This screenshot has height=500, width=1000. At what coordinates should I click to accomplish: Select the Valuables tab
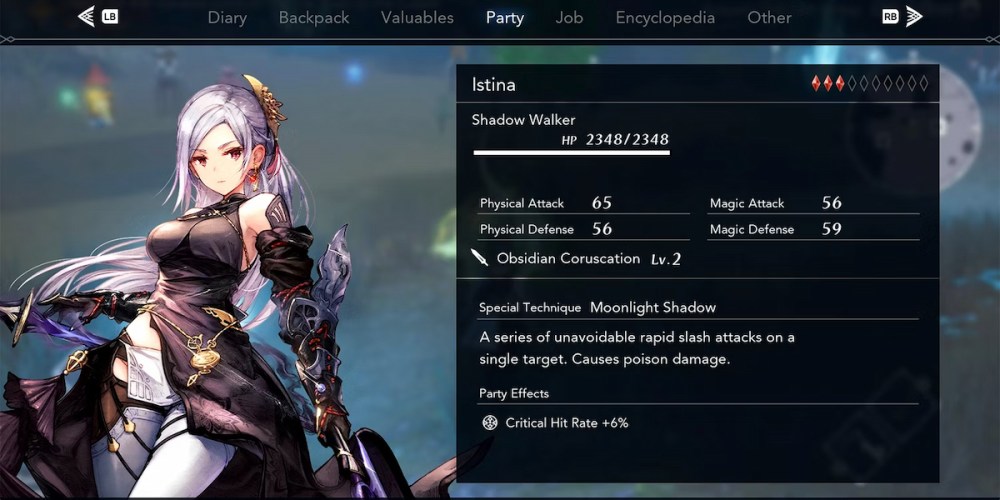417,17
